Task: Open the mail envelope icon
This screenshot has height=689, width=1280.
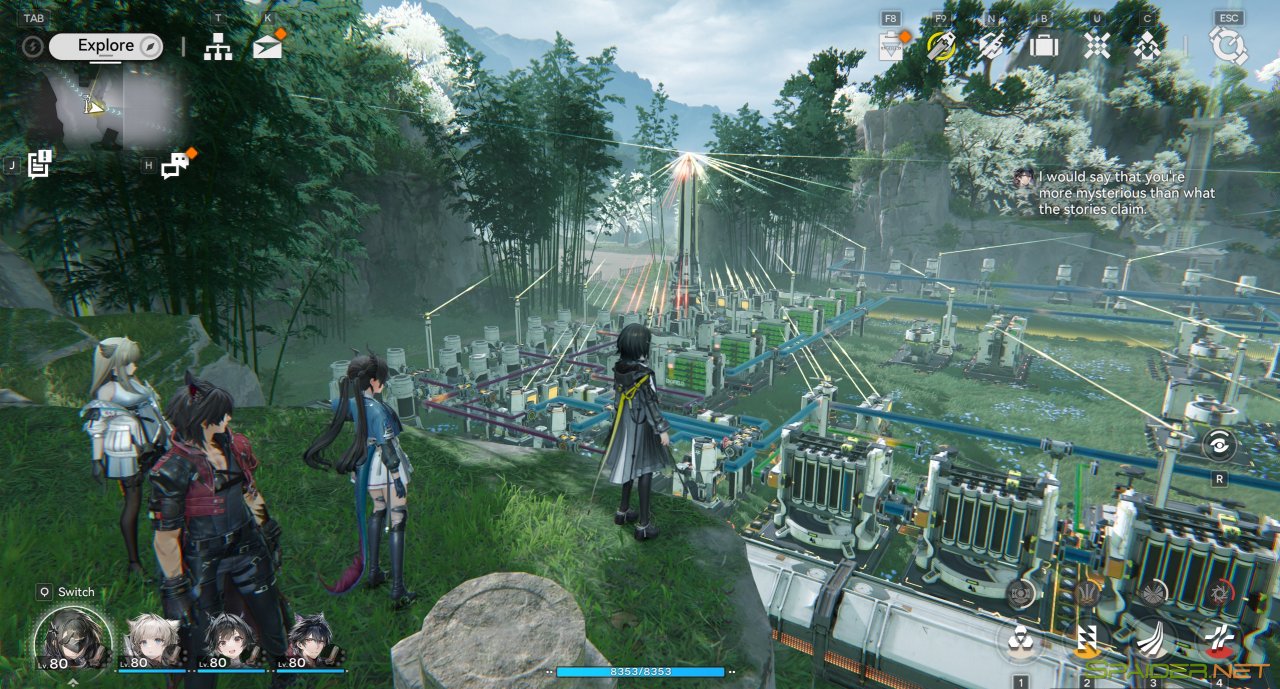Action: click(x=267, y=46)
